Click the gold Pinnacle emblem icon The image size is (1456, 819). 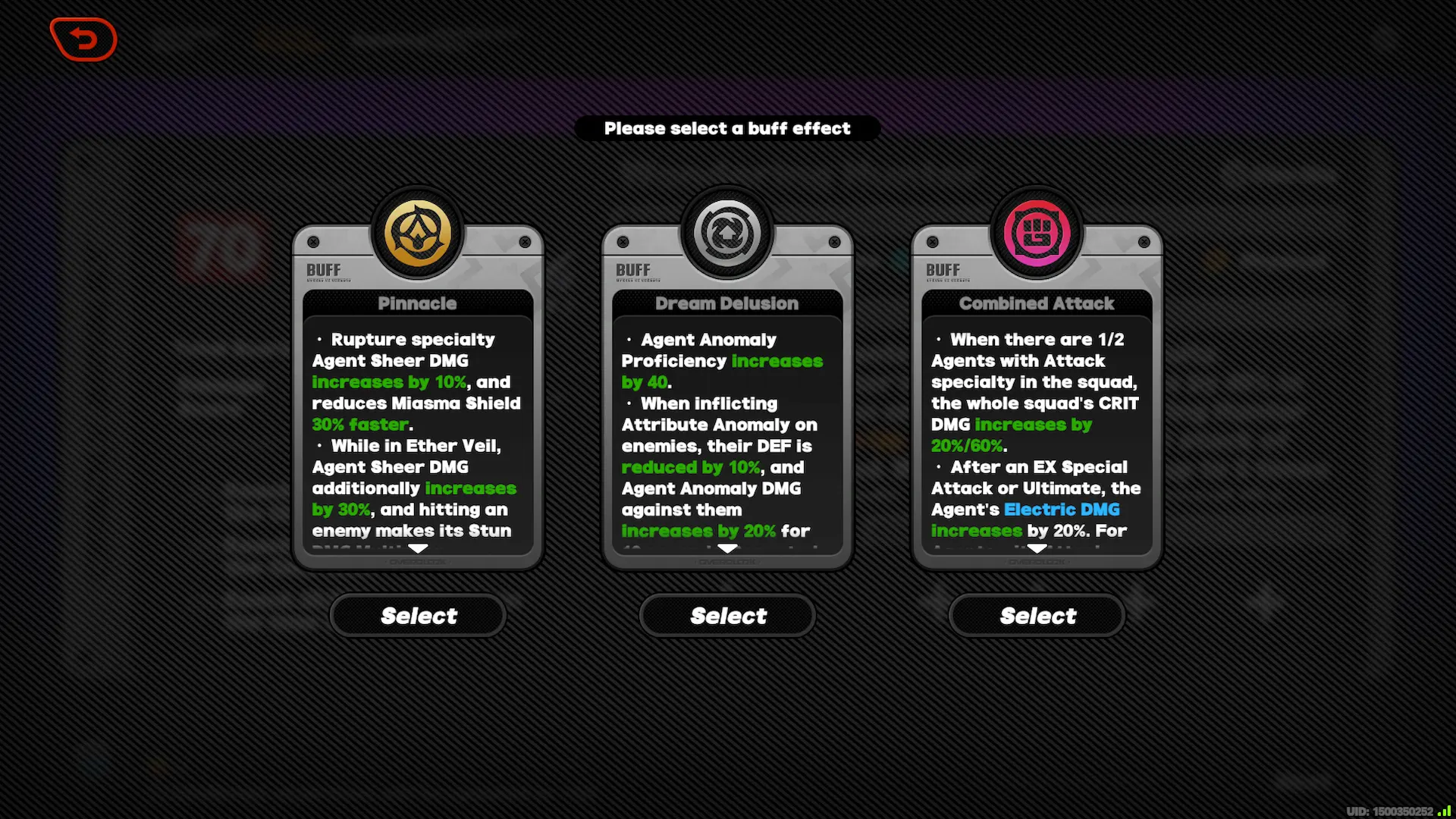click(418, 233)
